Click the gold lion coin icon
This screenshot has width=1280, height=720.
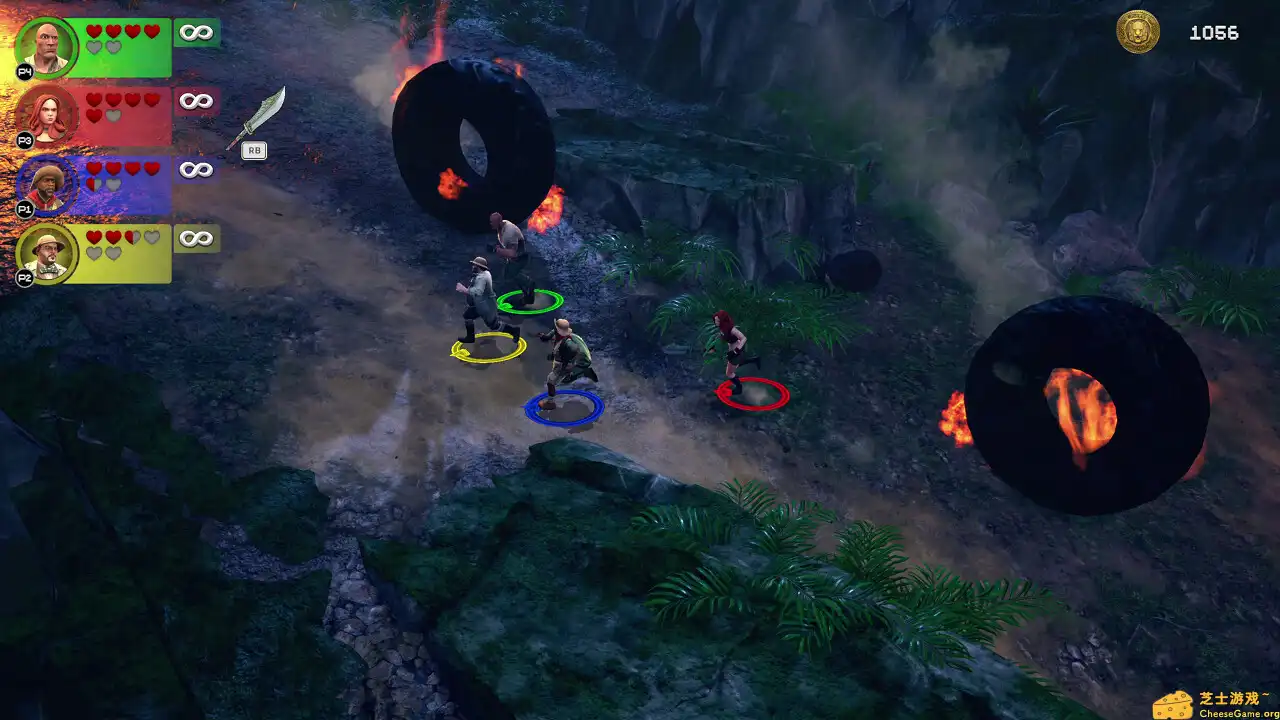pyautogui.click(x=1137, y=32)
